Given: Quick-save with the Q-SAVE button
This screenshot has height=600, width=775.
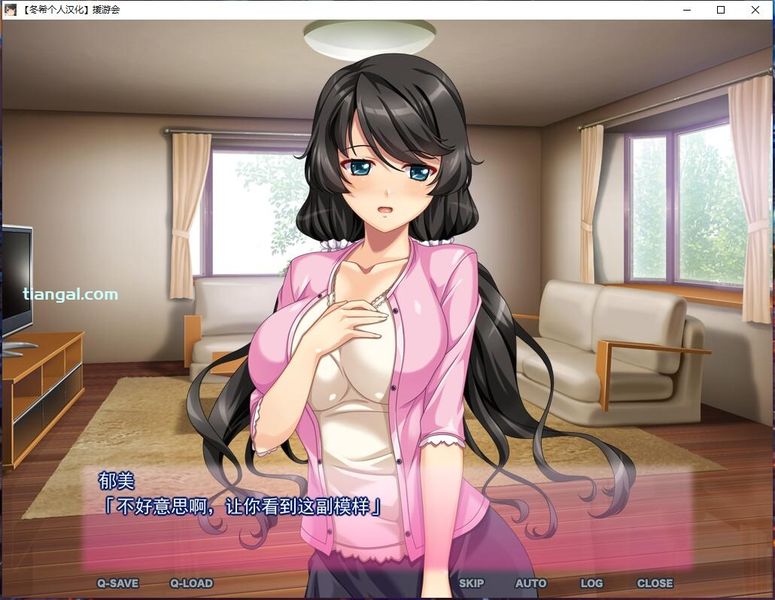Looking at the screenshot, I should pos(117,583).
